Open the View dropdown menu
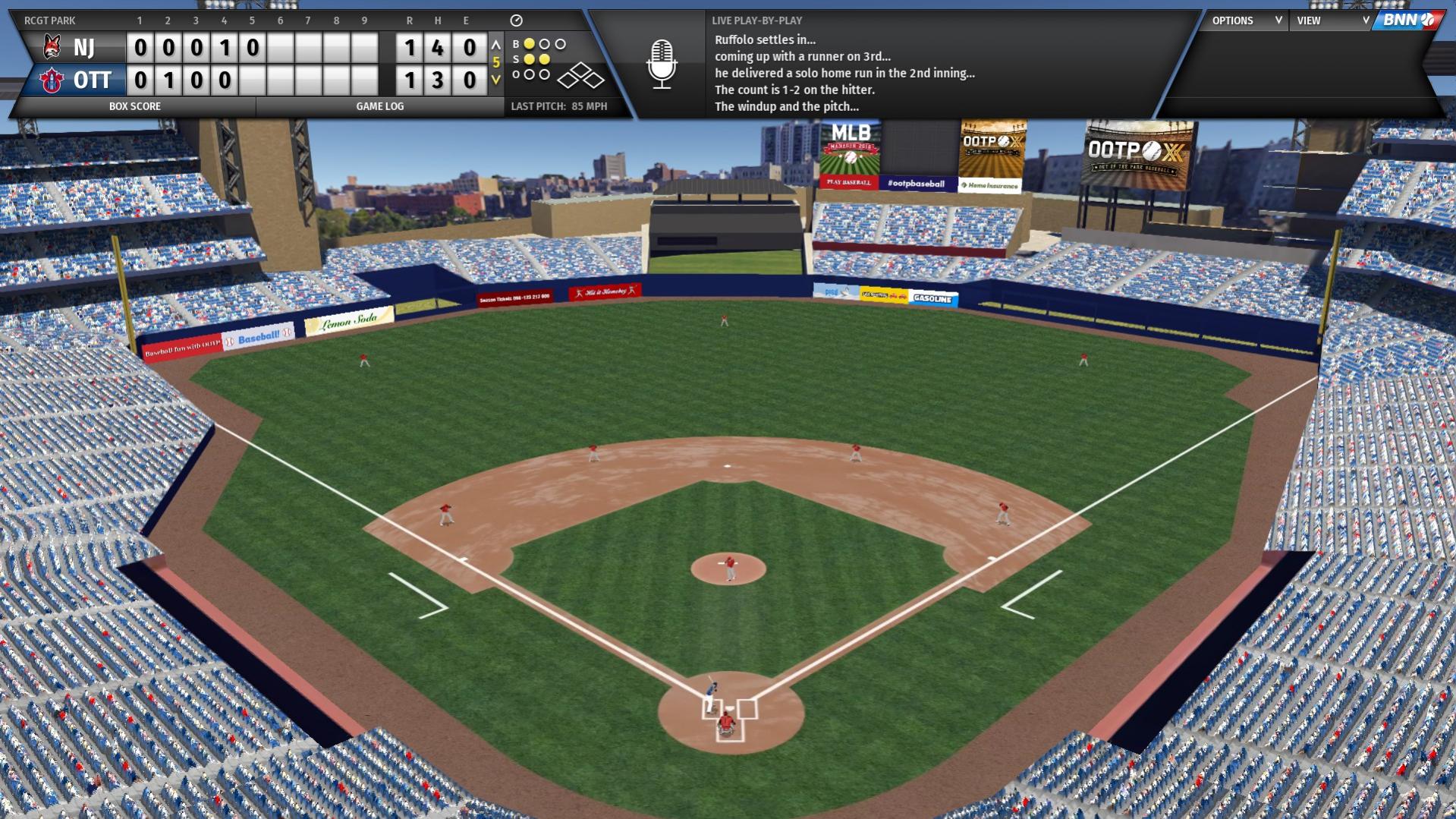The image size is (1456, 819). point(1332,20)
